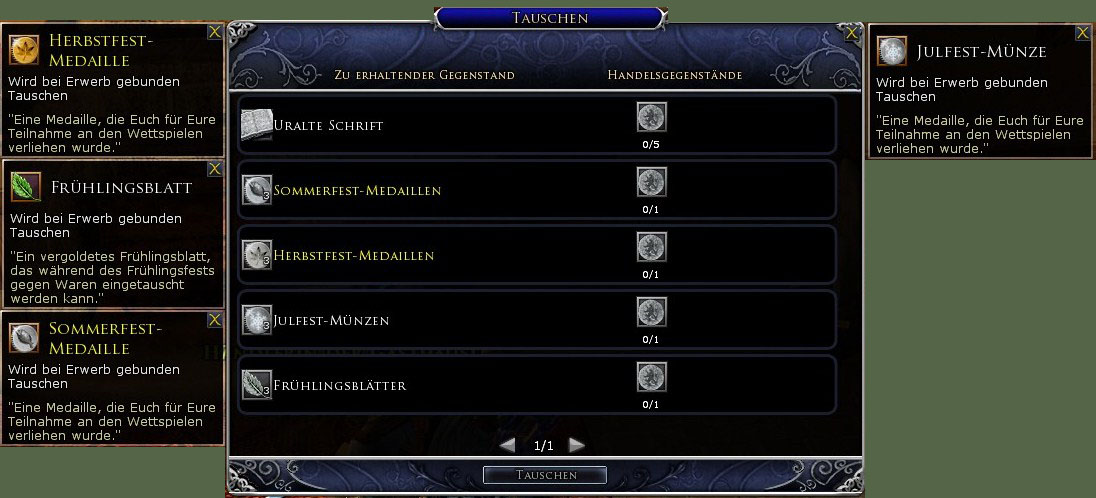The image size is (1096, 498).
Task: Select the Uralte Schrift barter row
Action: (537, 125)
